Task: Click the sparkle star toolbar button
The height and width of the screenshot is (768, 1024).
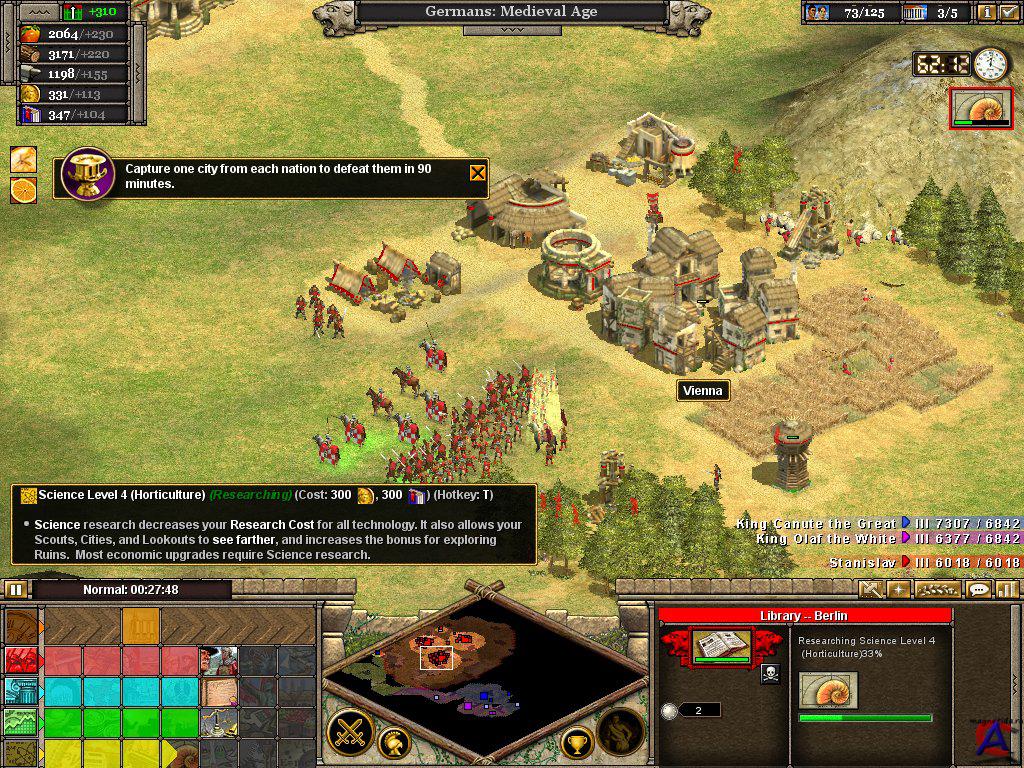Action: click(x=898, y=589)
